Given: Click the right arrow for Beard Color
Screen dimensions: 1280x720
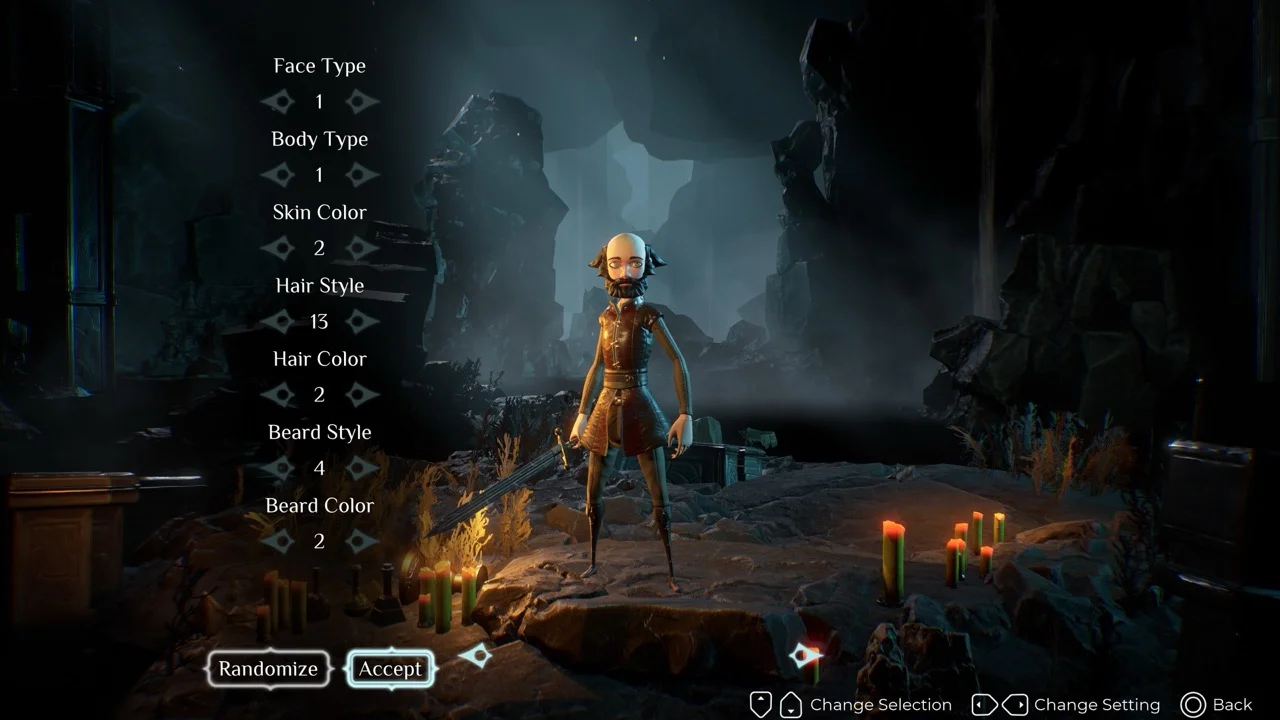Looking at the screenshot, I should [362, 541].
